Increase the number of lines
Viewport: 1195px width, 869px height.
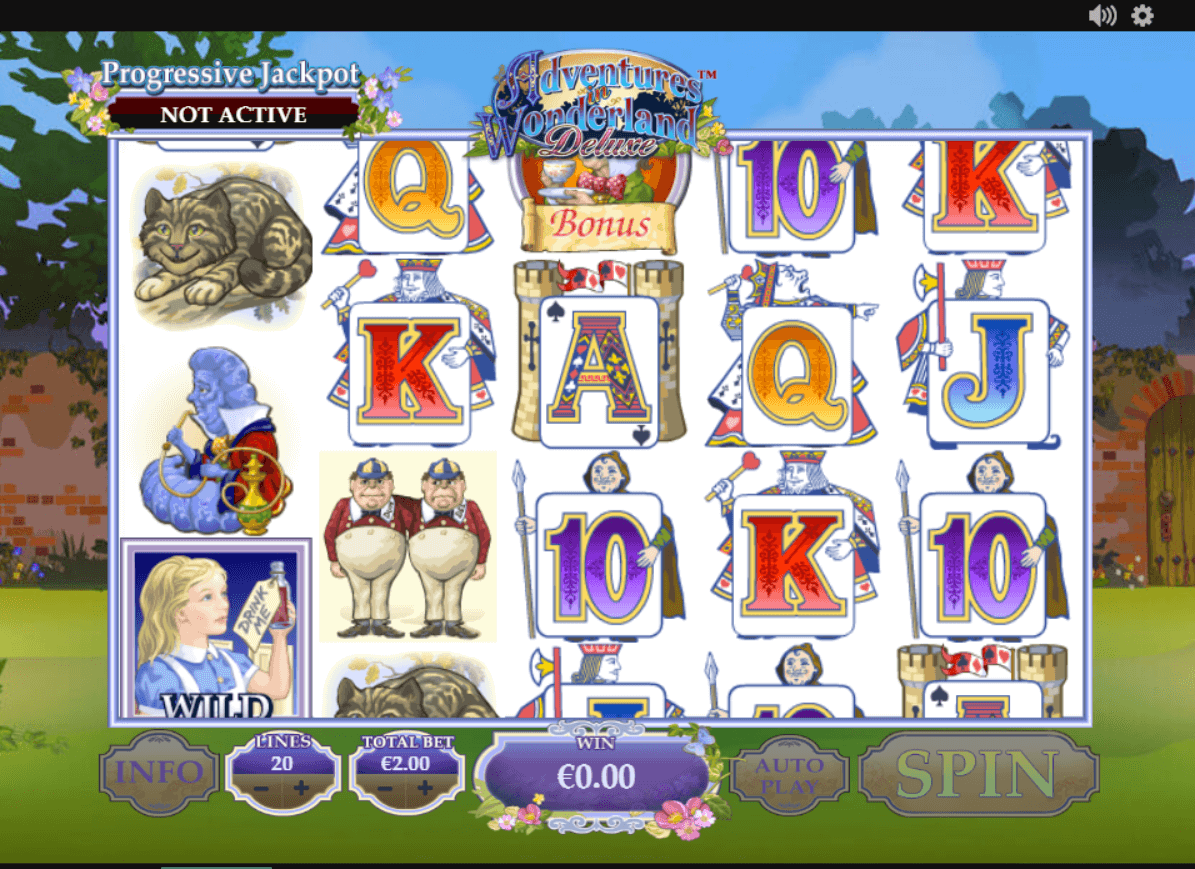pyautogui.click(x=301, y=789)
